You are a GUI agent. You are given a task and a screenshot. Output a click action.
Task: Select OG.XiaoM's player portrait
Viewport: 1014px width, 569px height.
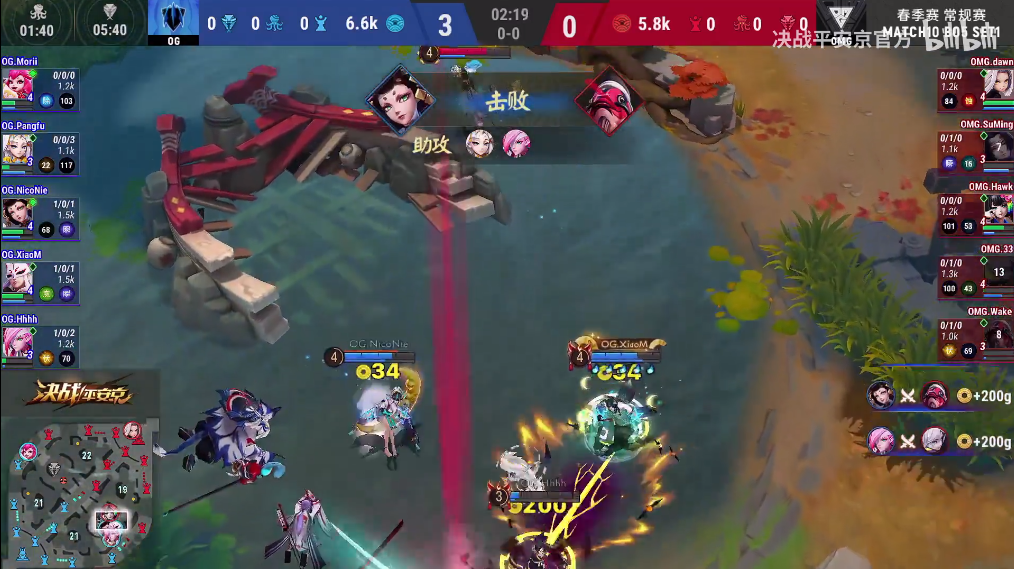pos(16,277)
